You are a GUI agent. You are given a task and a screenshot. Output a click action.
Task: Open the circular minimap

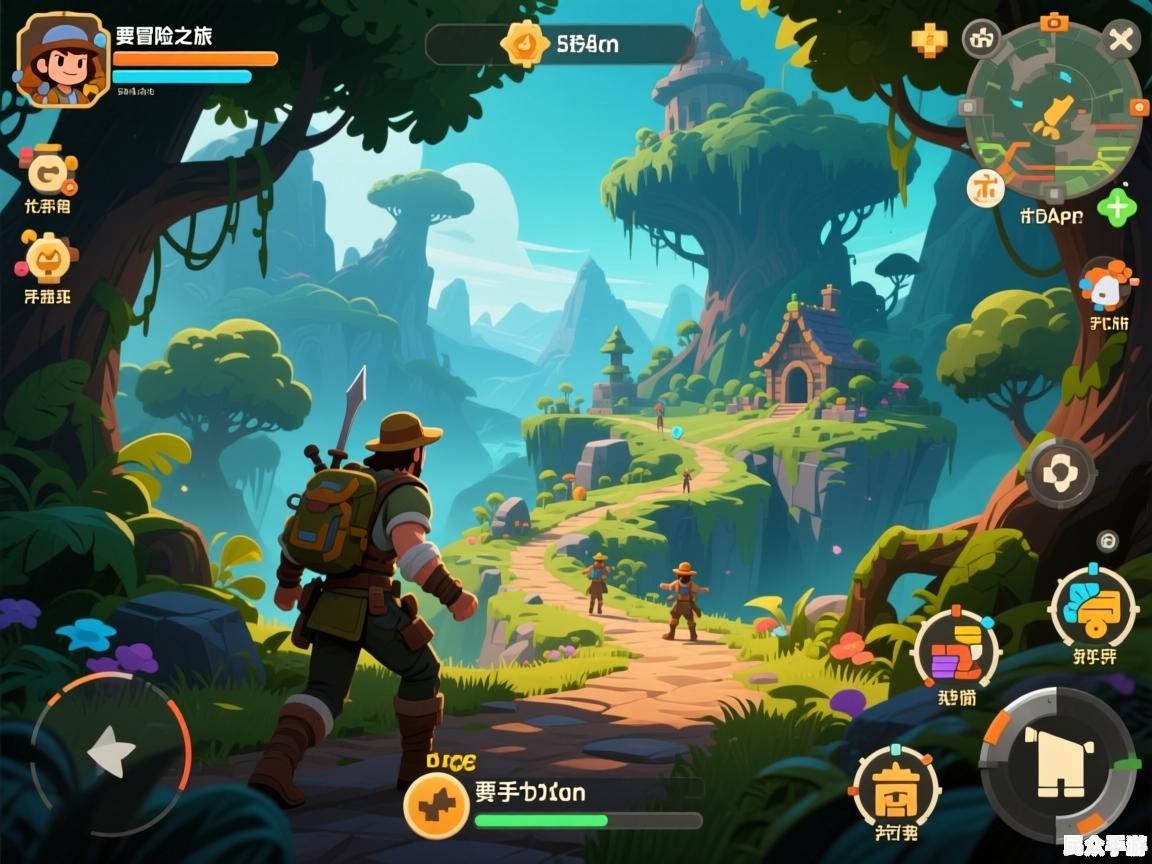pos(1053,111)
